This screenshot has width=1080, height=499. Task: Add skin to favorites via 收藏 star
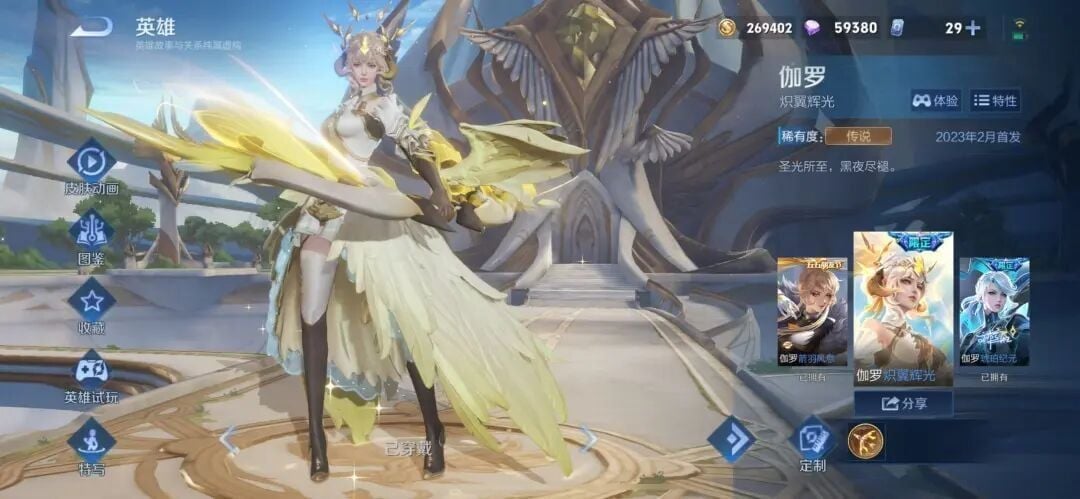[91, 301]
